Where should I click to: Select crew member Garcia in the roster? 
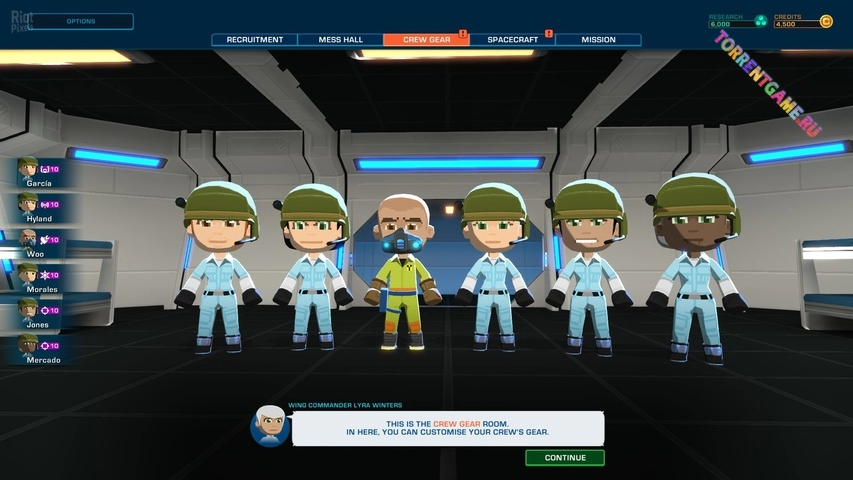[38, 170]
